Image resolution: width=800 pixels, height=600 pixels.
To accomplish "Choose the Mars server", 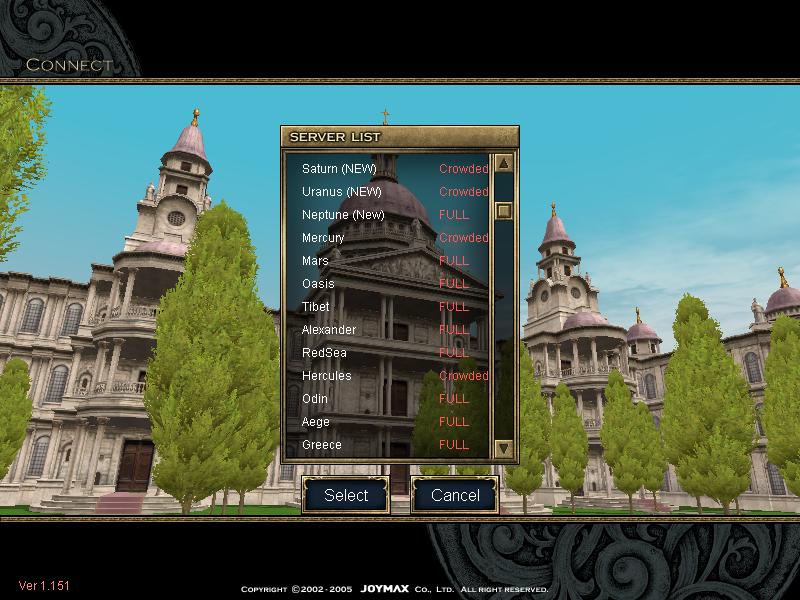I will 315,261.
